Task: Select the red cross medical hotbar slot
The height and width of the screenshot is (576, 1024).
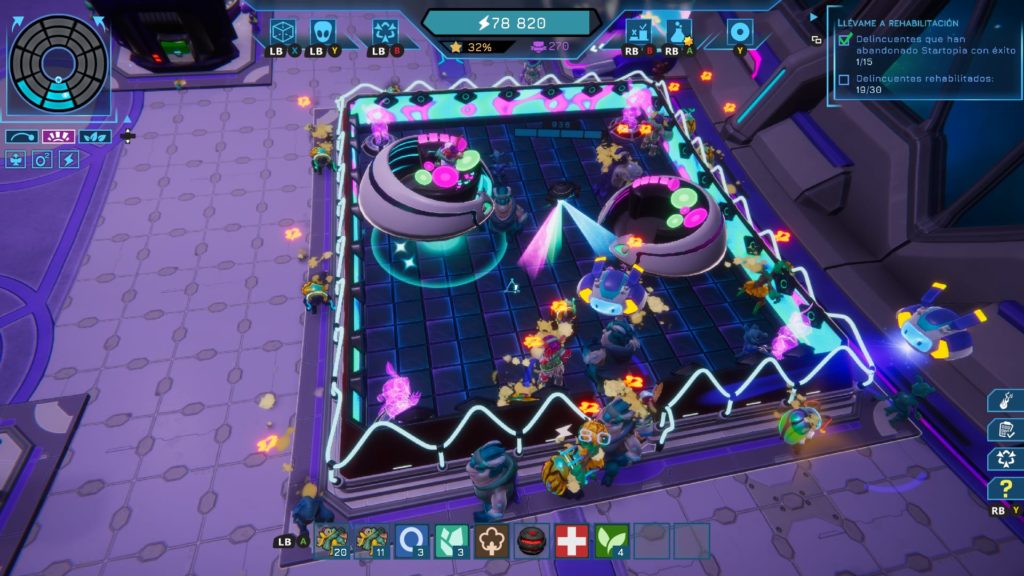Action: coord(572,541)
